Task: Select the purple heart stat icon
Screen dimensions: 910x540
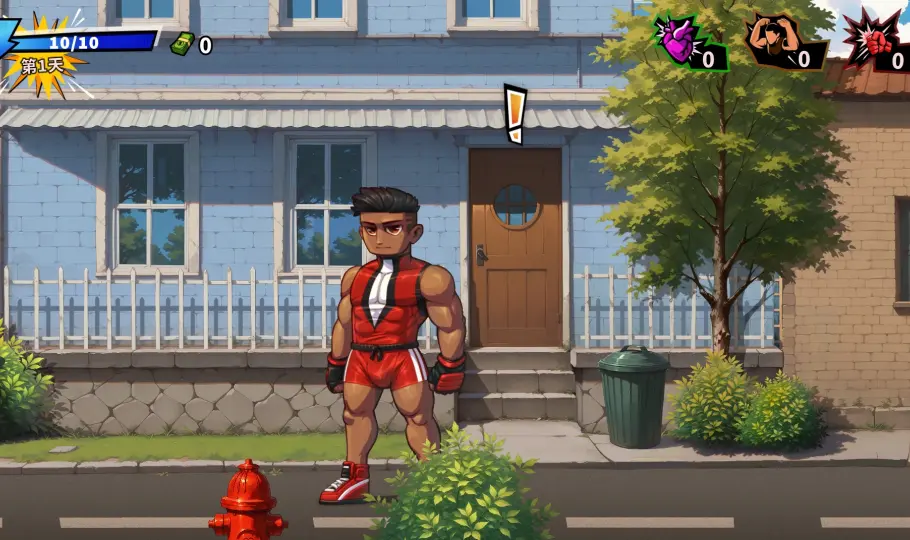Action: tap(679, 41)
